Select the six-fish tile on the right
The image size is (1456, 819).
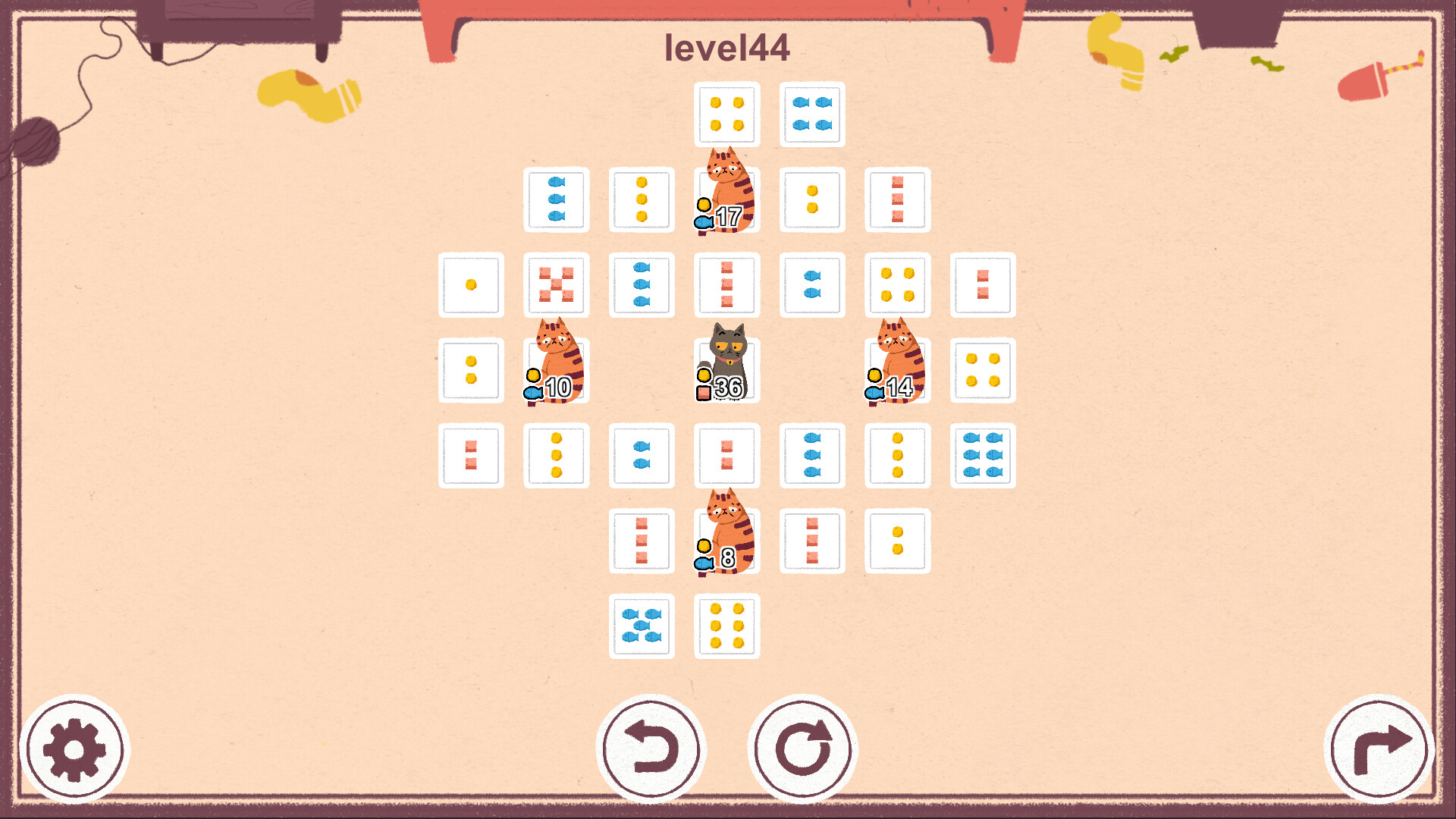pyautogui.click(x=984, y=455)
